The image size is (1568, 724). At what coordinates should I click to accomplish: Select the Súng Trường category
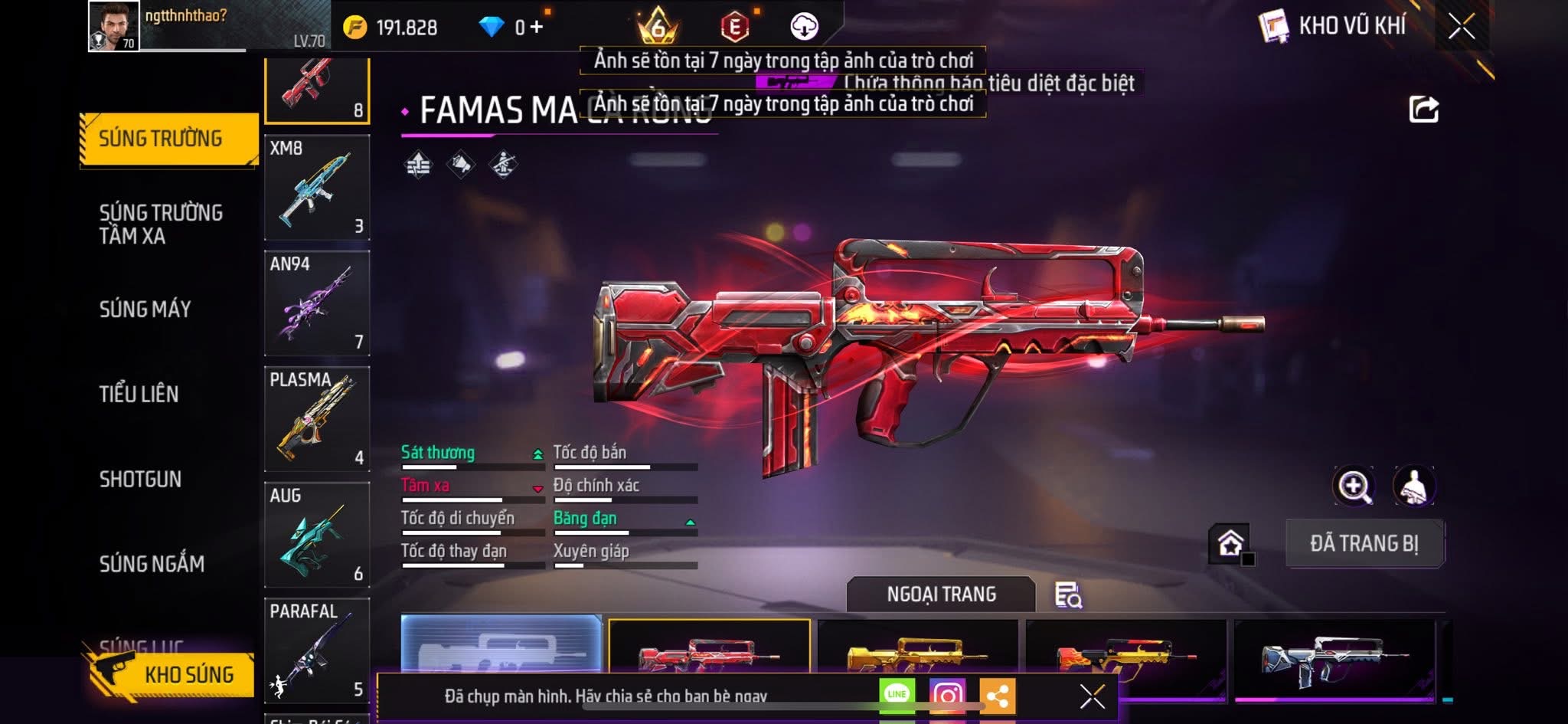pos(168,139)
